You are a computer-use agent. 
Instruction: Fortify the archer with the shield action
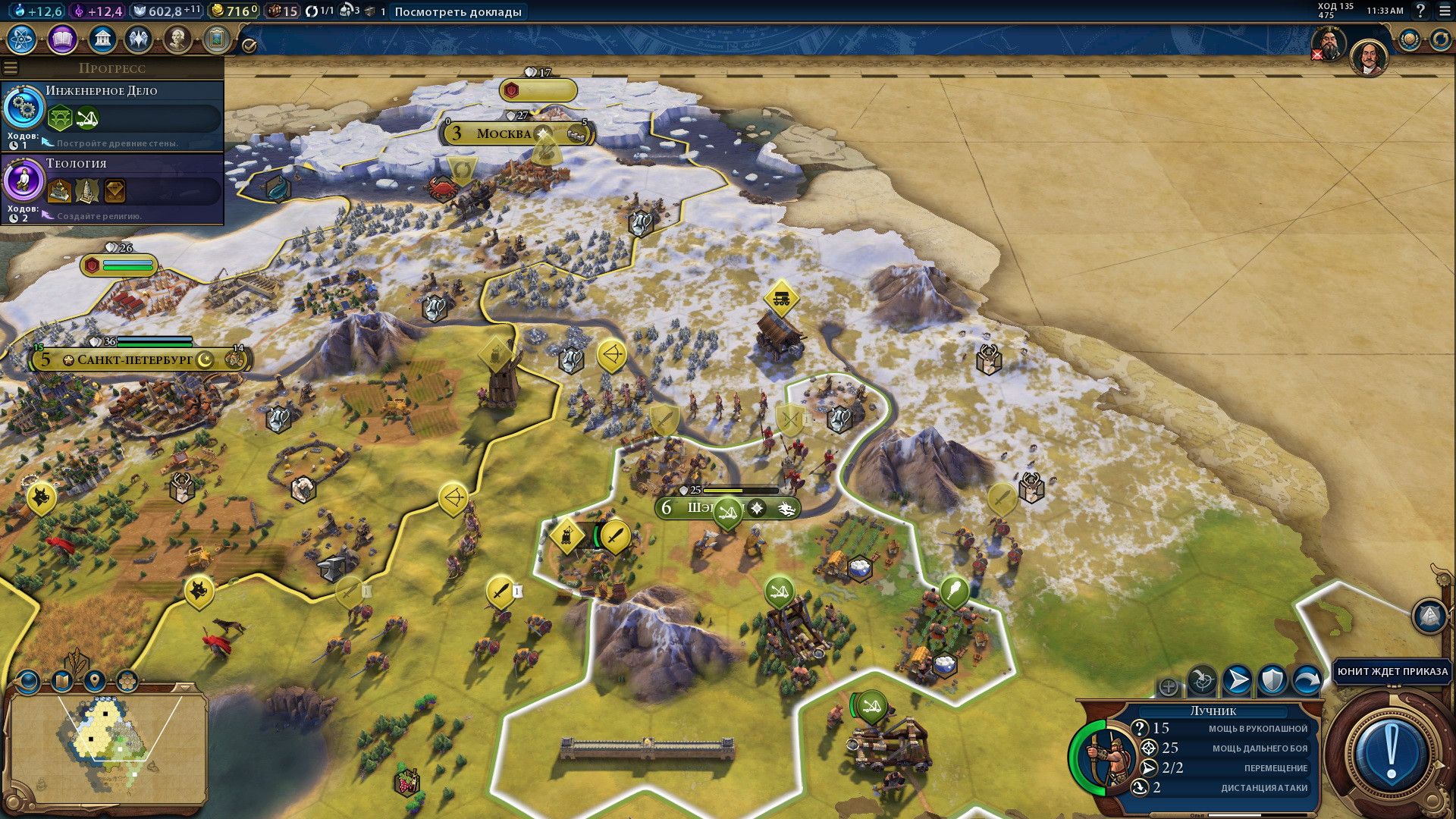point(1272,680)
